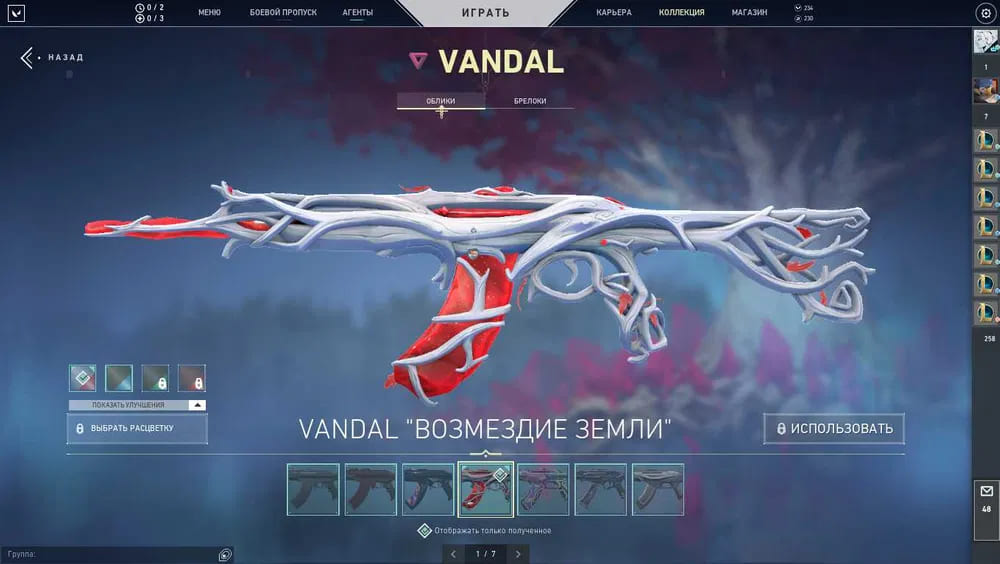Screen dimensions: 1000x564
Task: Switch to the БРЕЛОКИ tab
Action: coord(529,101)
